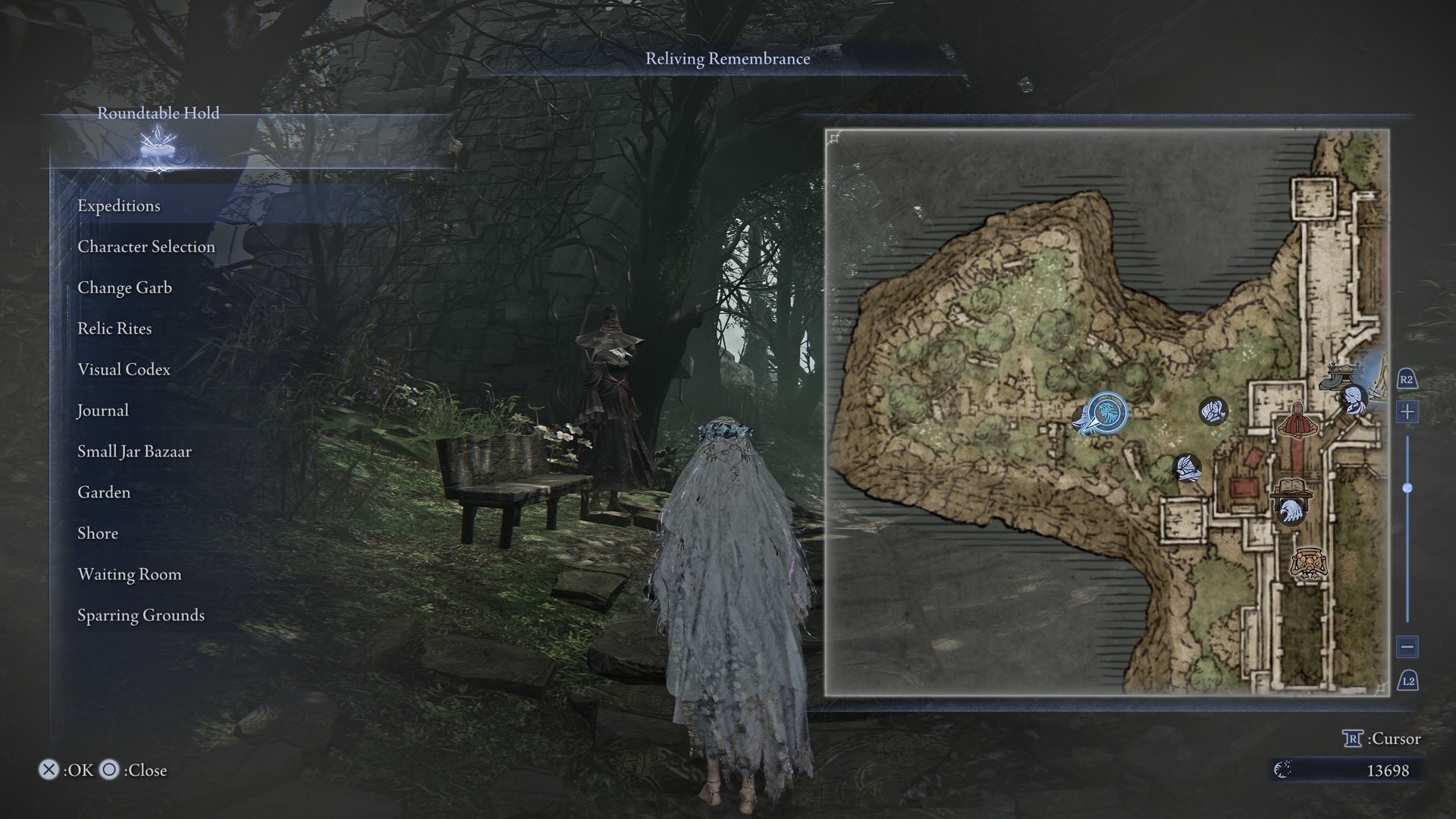Enter the Waiting Room
Viewport: 1456px width, 819px height.
130,575
